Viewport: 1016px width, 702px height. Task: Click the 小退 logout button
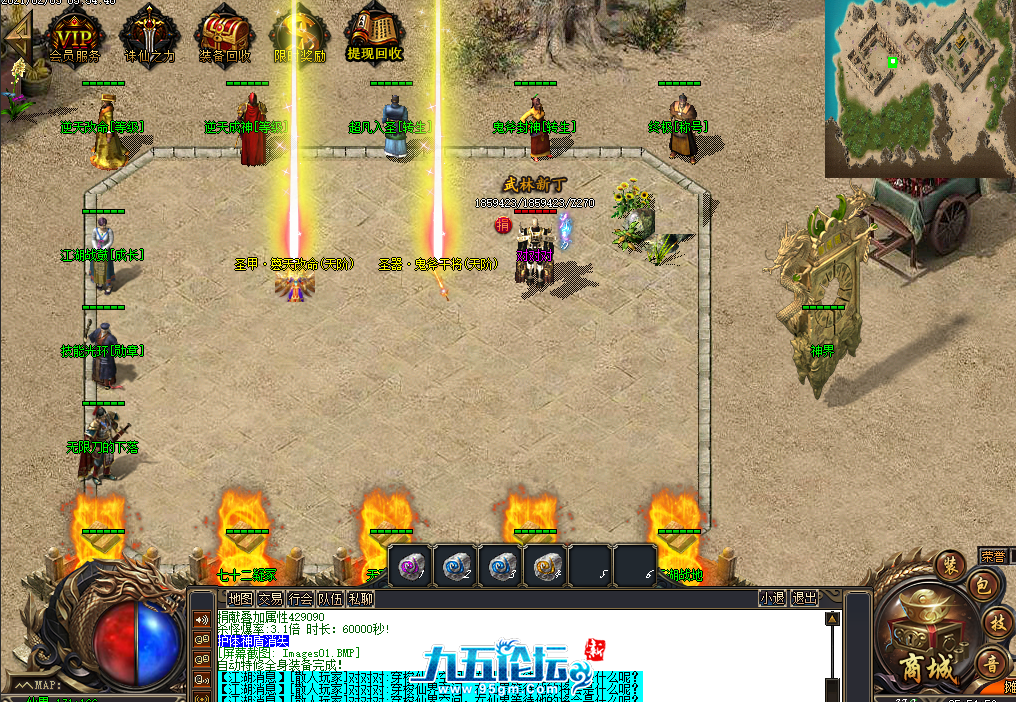[772, 598]
